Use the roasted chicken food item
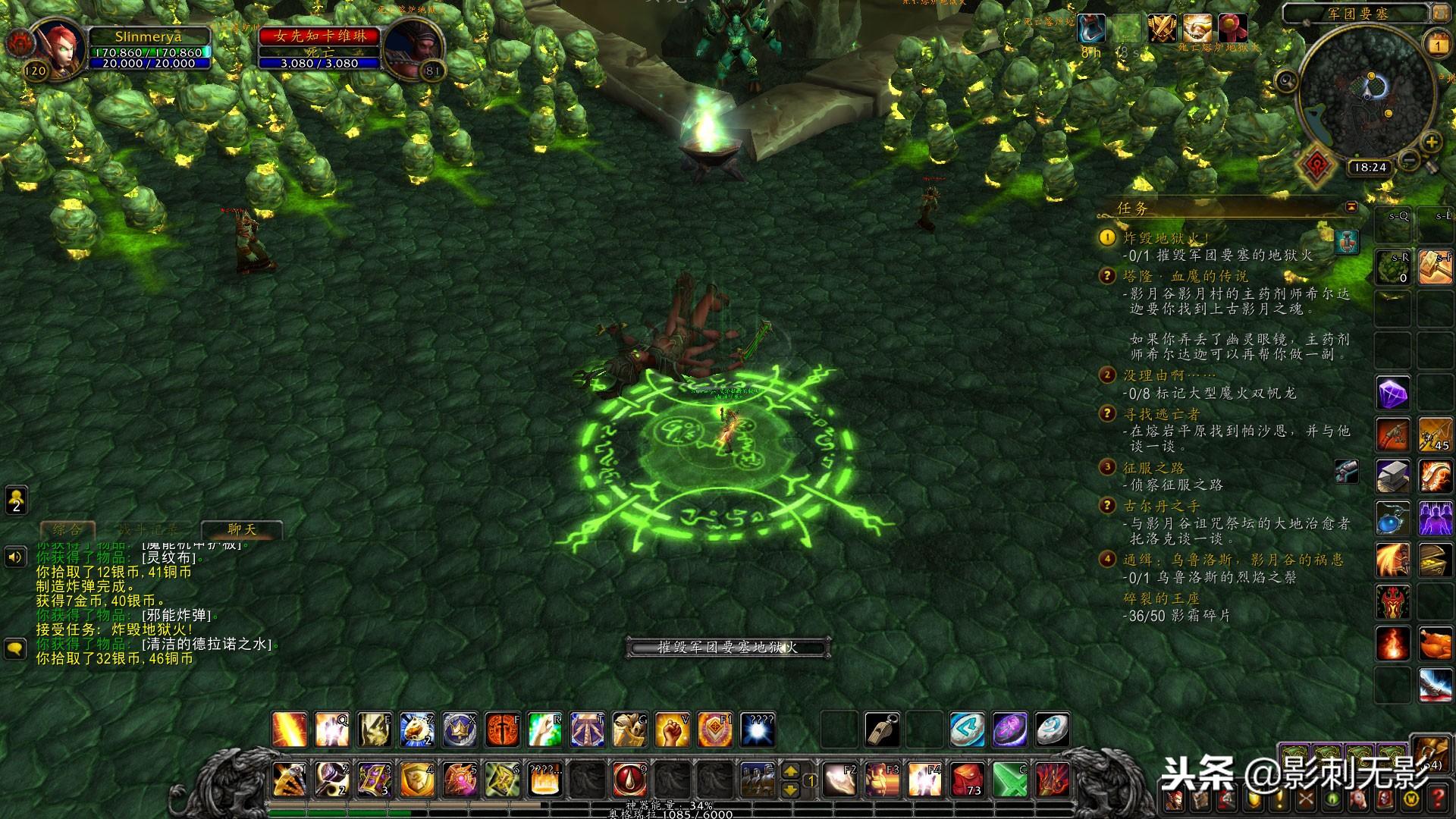The width and height of the screenshot is (1456, 819). click(x=1435, y=645)
